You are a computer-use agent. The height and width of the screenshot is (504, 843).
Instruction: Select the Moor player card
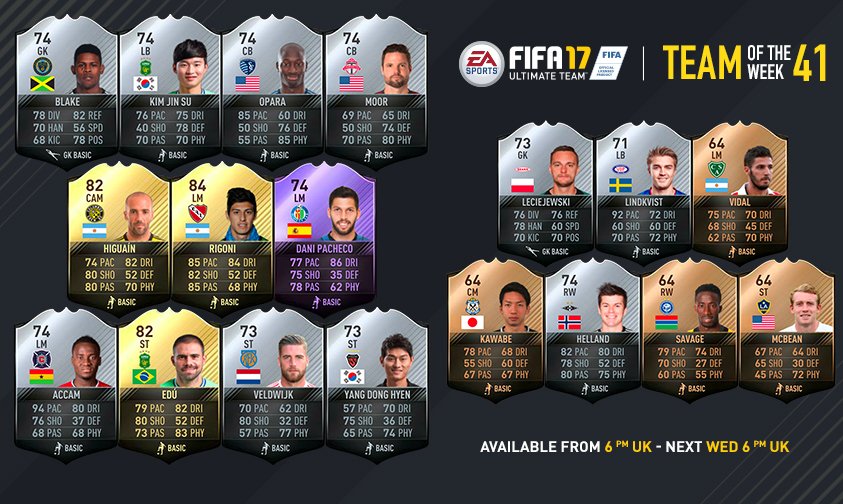(374, 90)
